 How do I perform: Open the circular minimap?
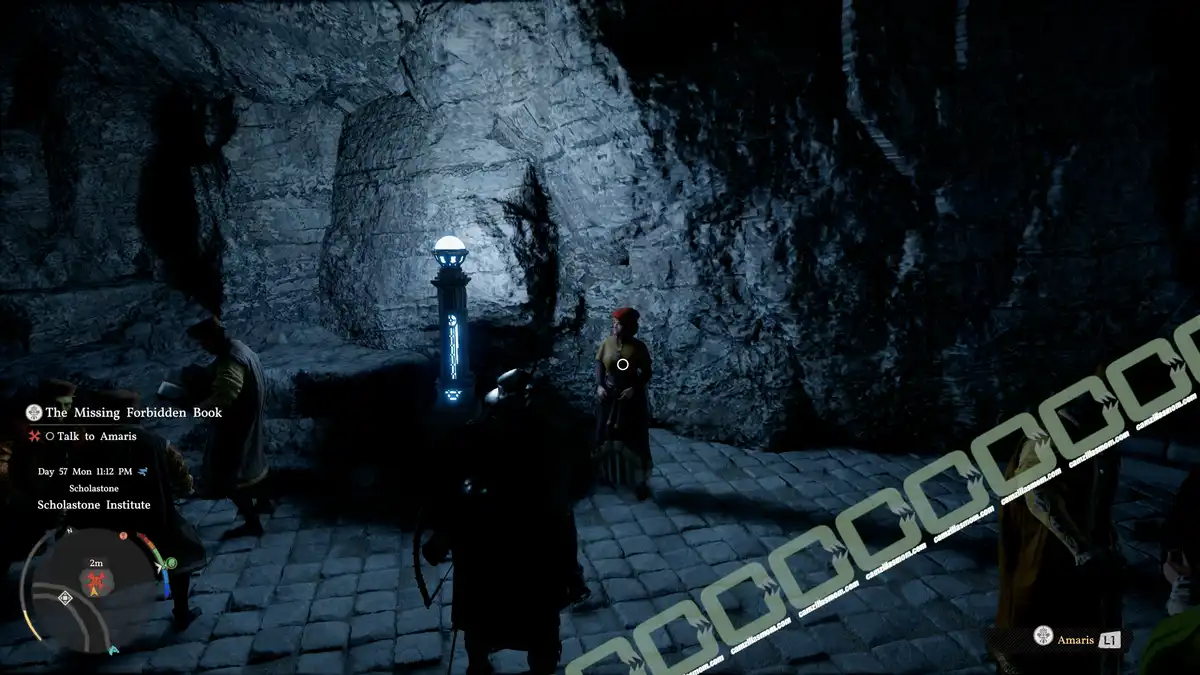98,588
